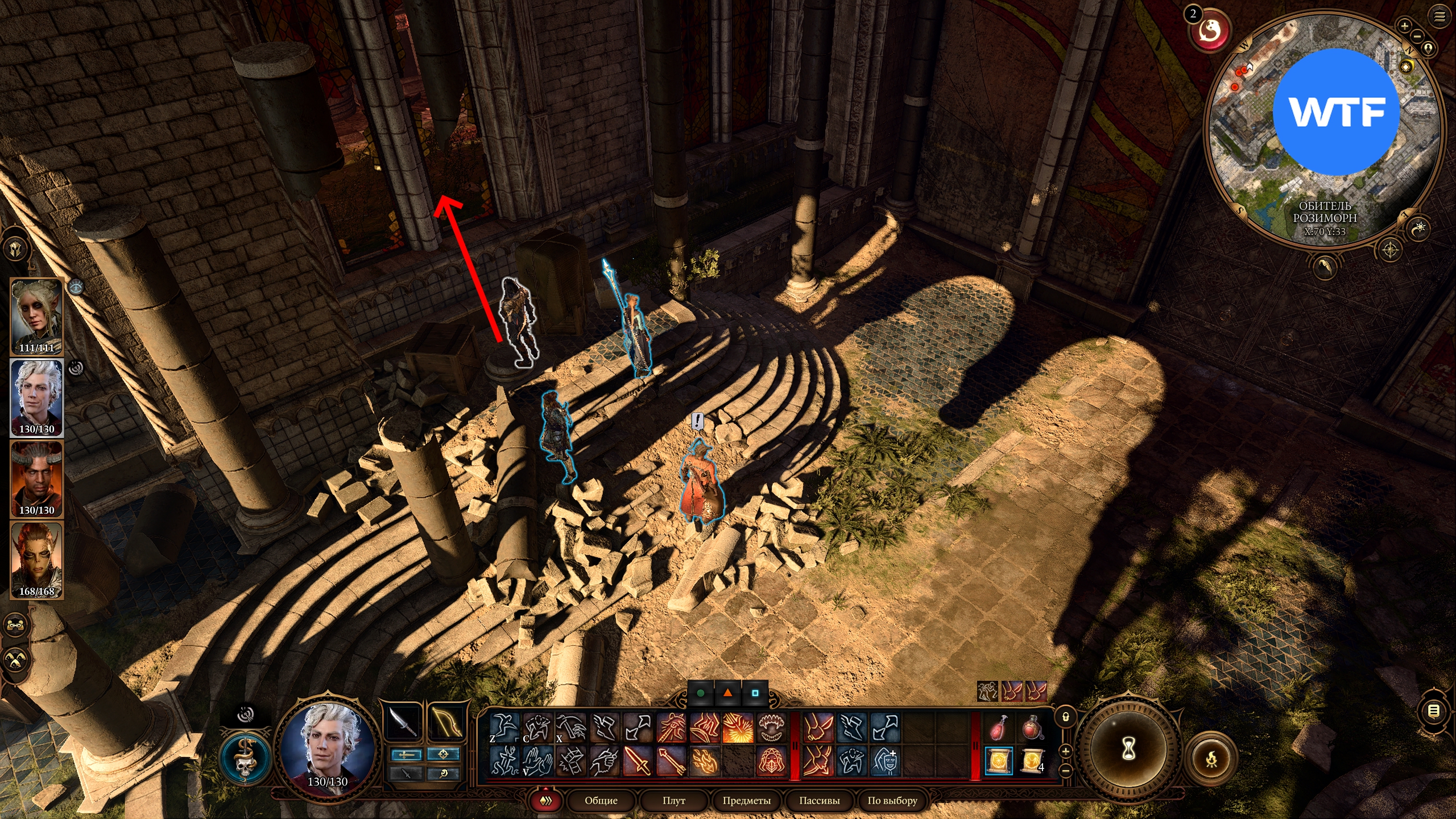Screen dimensions: 1456x819
Task: Open the feather quill journal button
Action: coord(1325,266)
